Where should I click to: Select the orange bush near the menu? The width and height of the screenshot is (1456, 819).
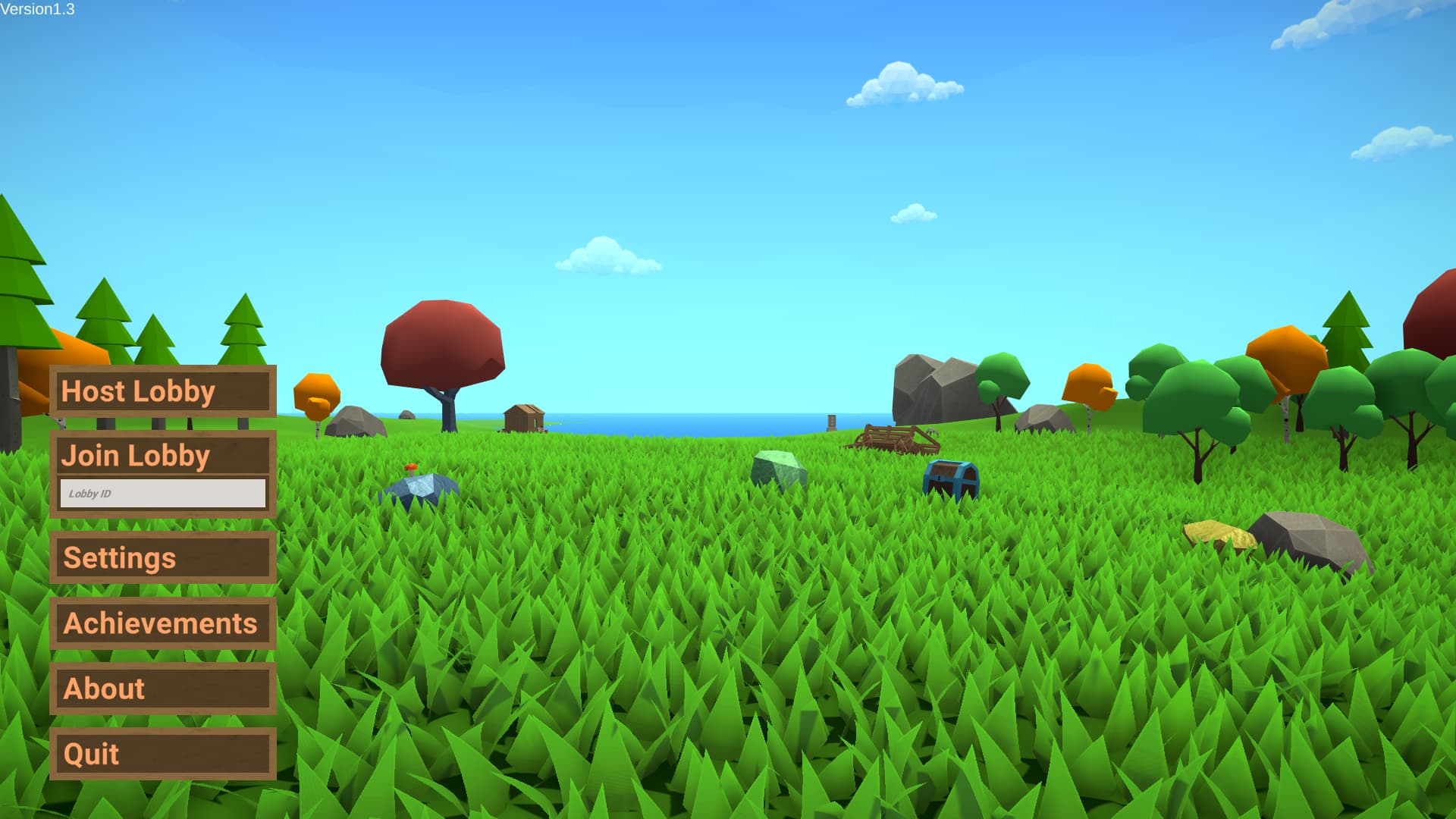(x=318, y=394)
